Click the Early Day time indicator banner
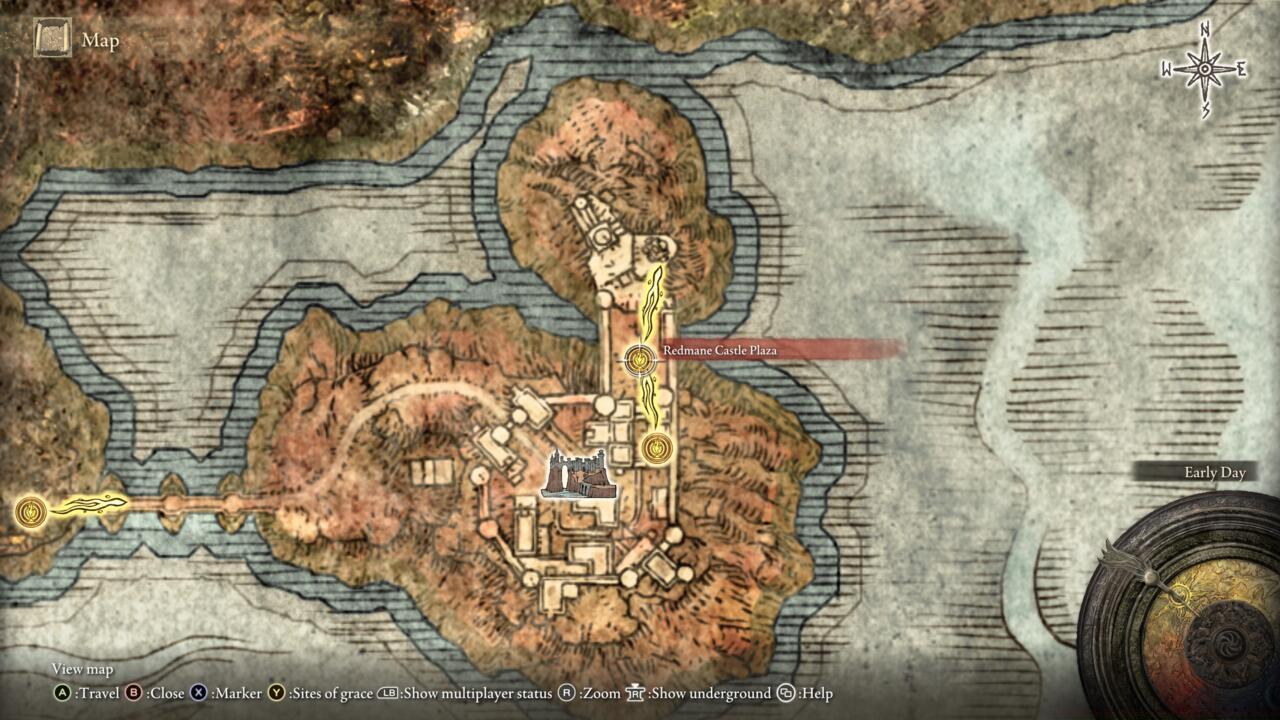 (x=1215, y=474)
